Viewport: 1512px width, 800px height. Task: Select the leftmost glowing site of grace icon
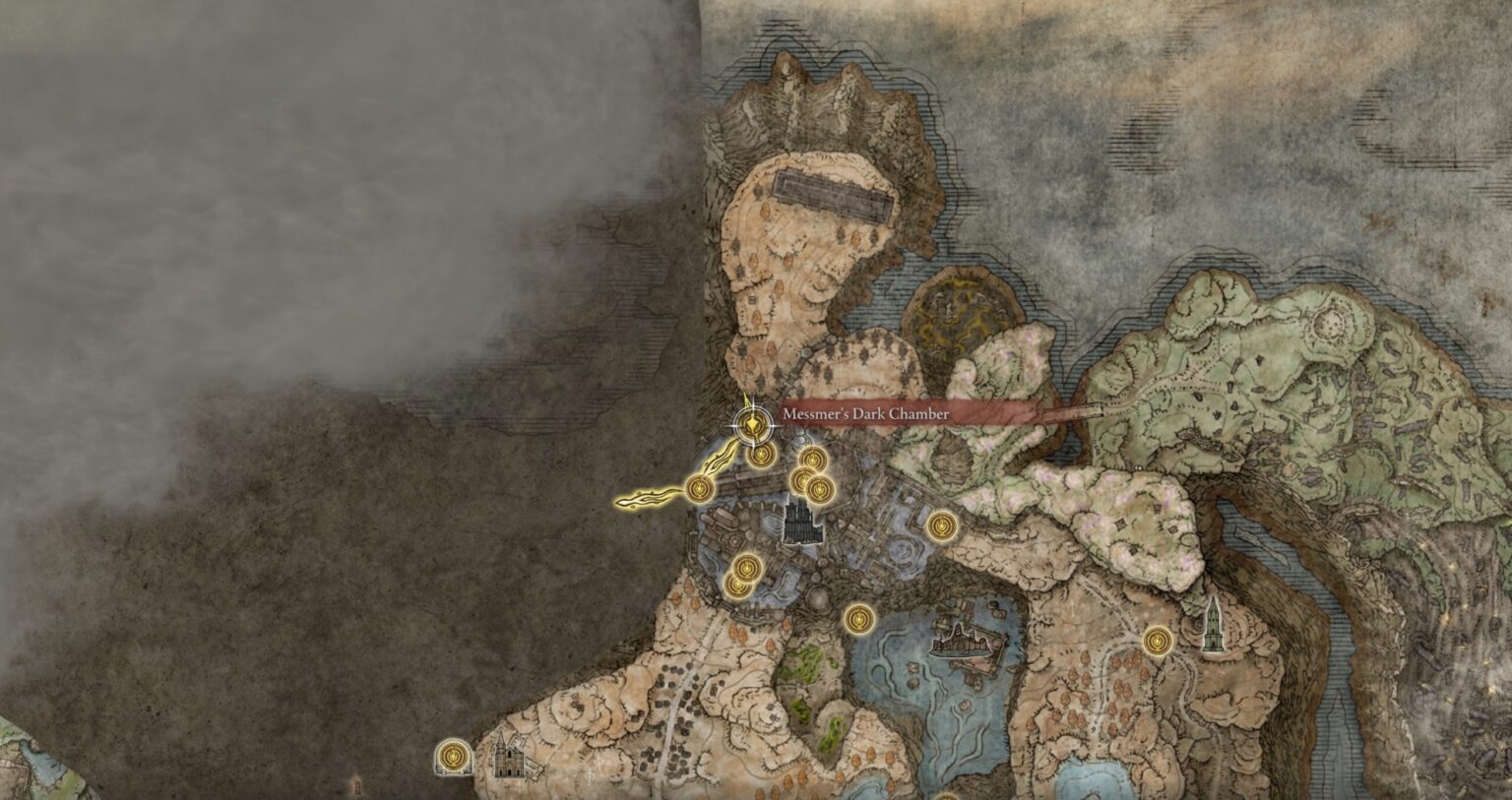click(x=699, y=488)
